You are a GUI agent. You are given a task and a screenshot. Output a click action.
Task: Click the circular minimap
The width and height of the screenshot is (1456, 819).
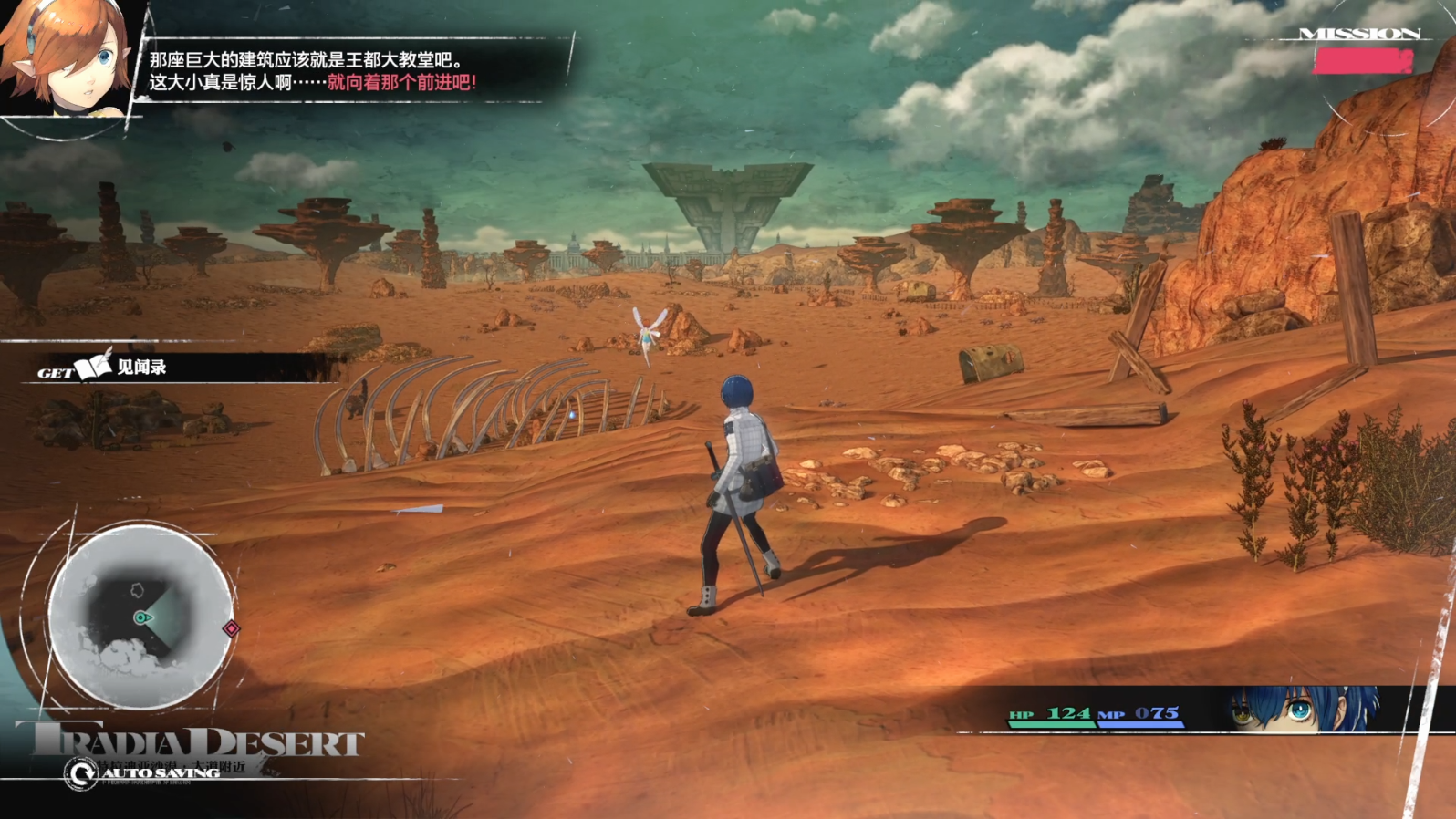coord(140,617)
